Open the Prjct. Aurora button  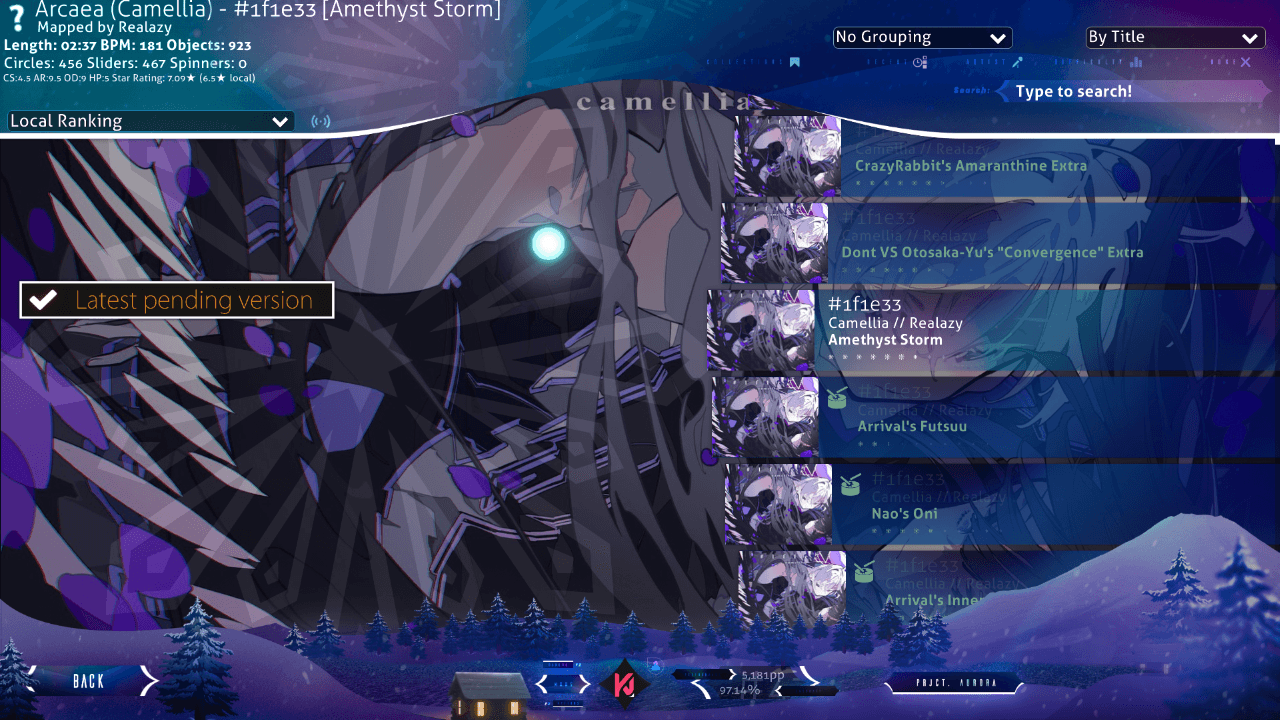click(955, 684)
